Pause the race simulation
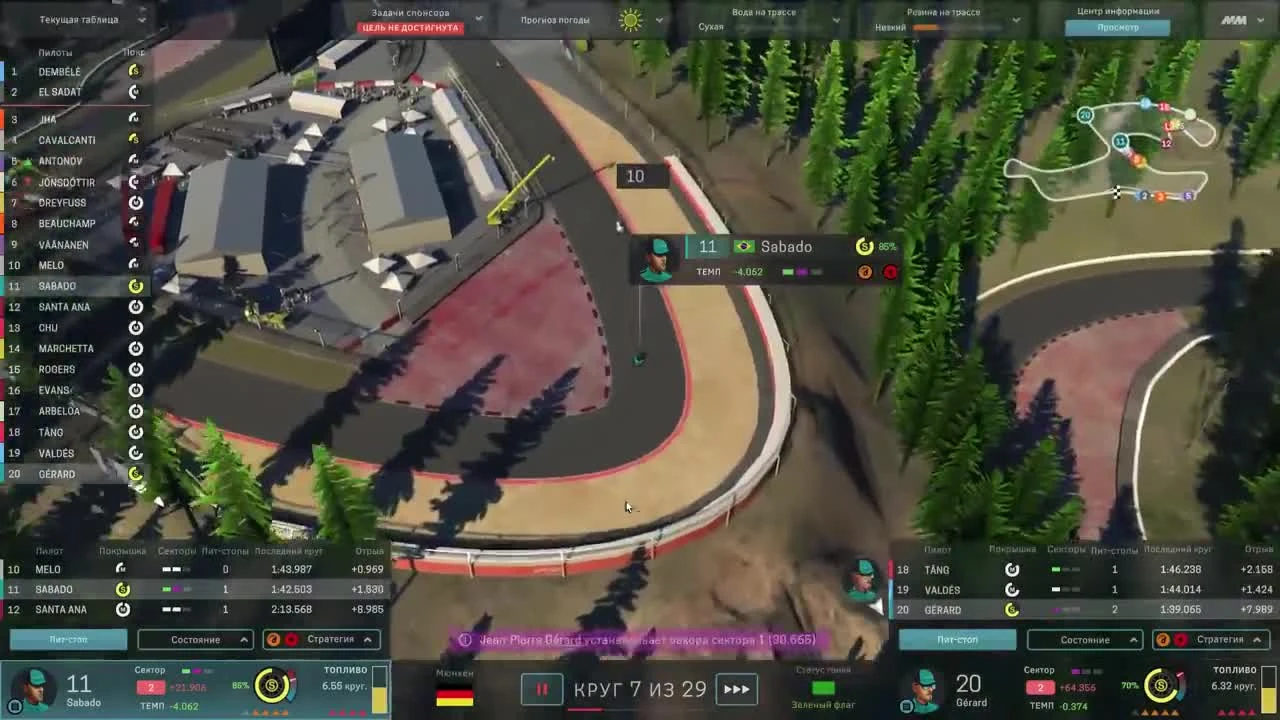This screenshot has height=720, width=1280. coord(541,689)
